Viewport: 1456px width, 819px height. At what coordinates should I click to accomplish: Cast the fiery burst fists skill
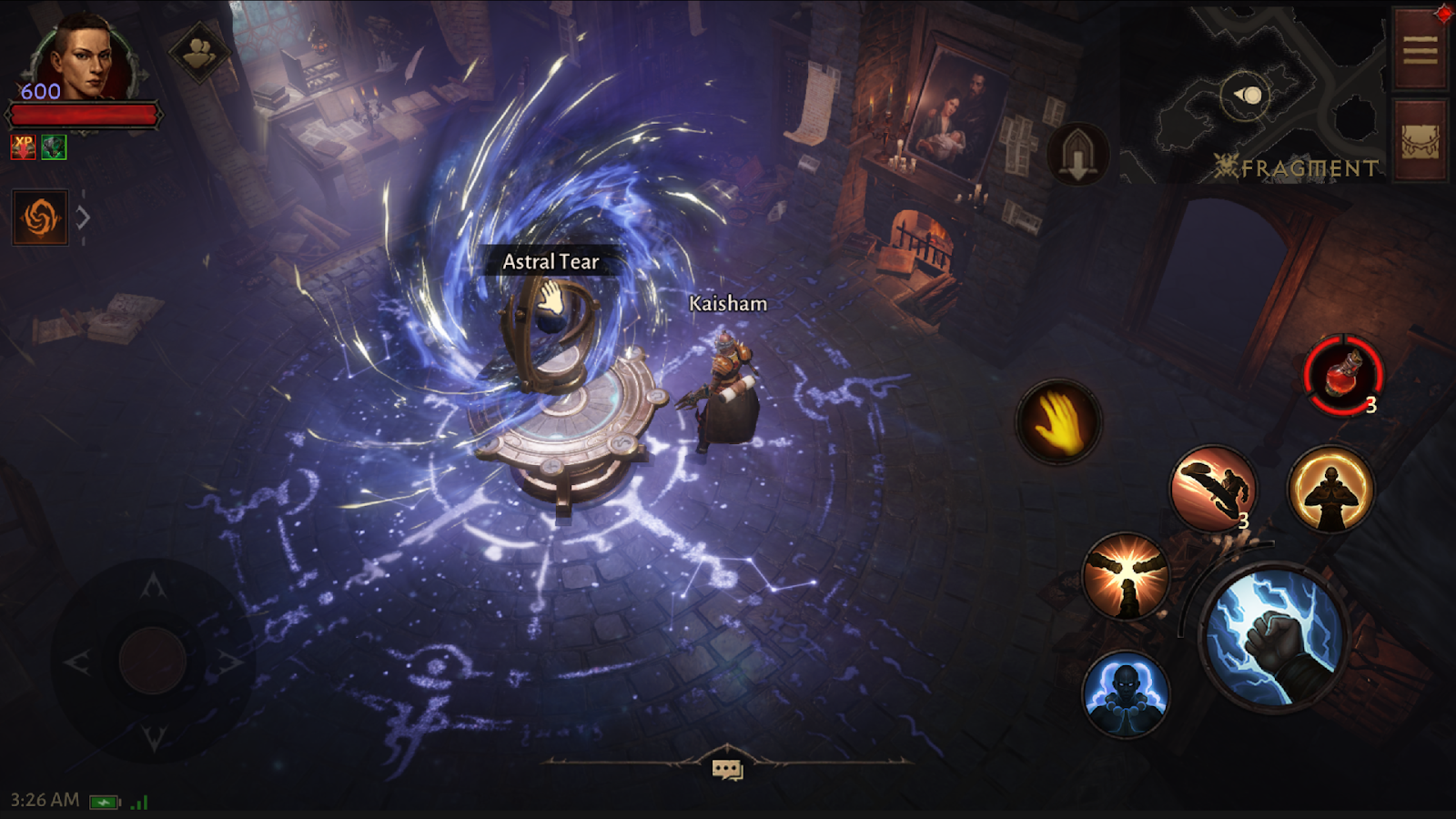click(x=1126, y=576)
